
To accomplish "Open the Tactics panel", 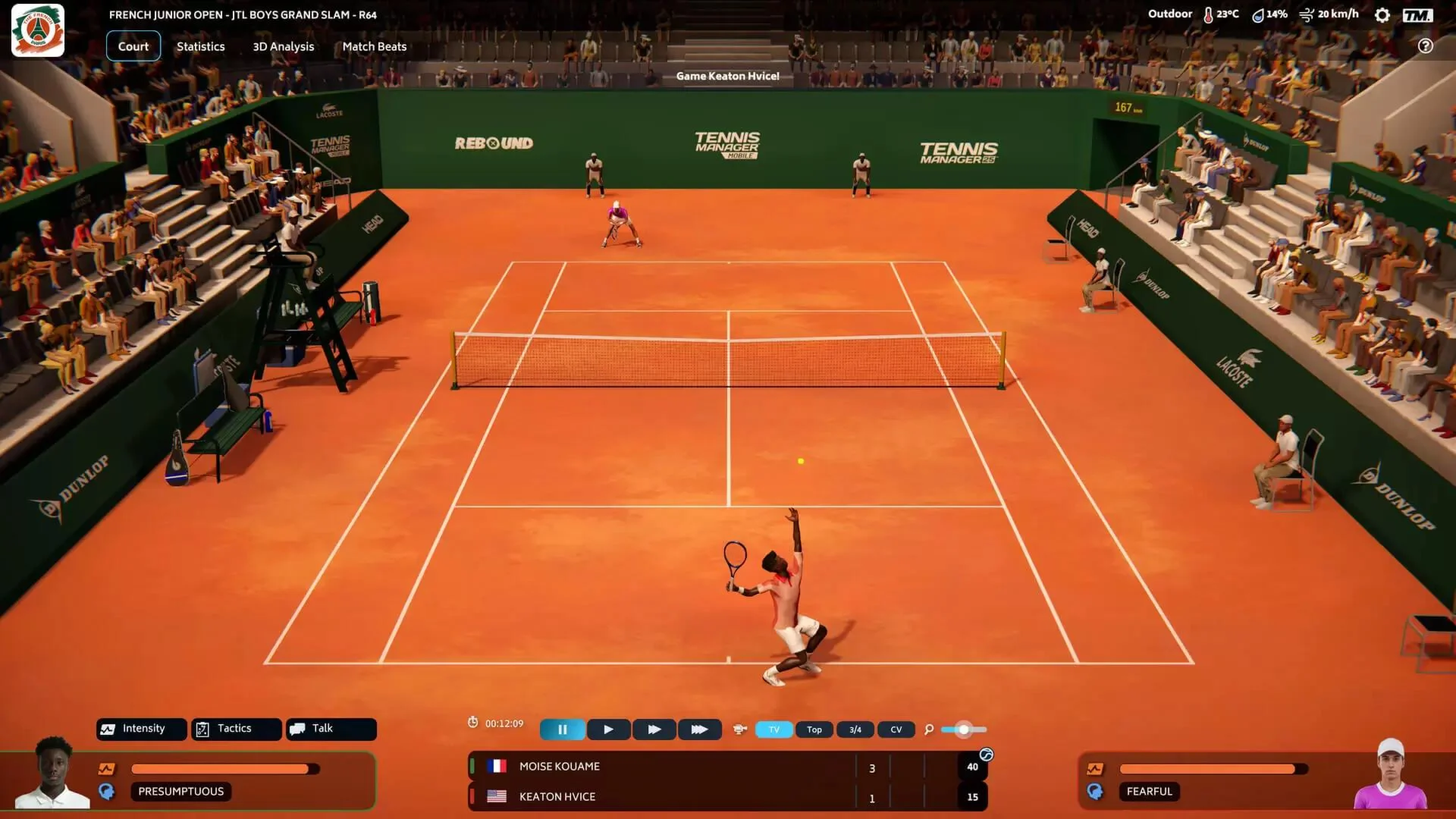I will (x=236, y=729).
